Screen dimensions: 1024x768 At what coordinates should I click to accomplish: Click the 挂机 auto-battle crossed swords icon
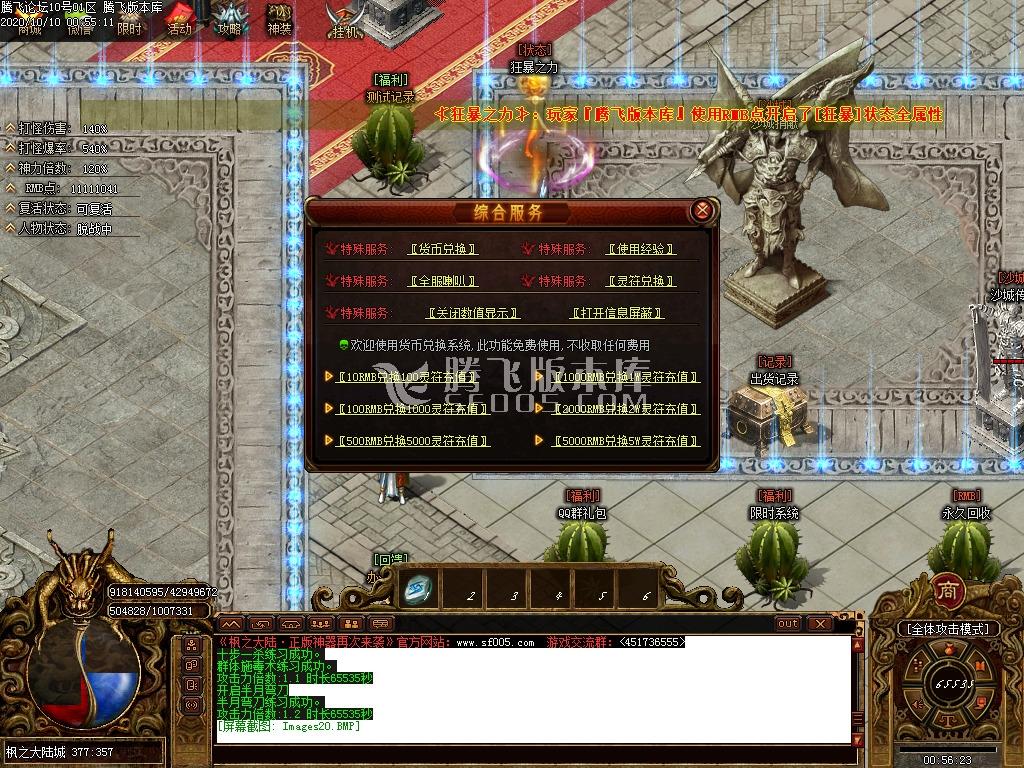pos(346,20)
